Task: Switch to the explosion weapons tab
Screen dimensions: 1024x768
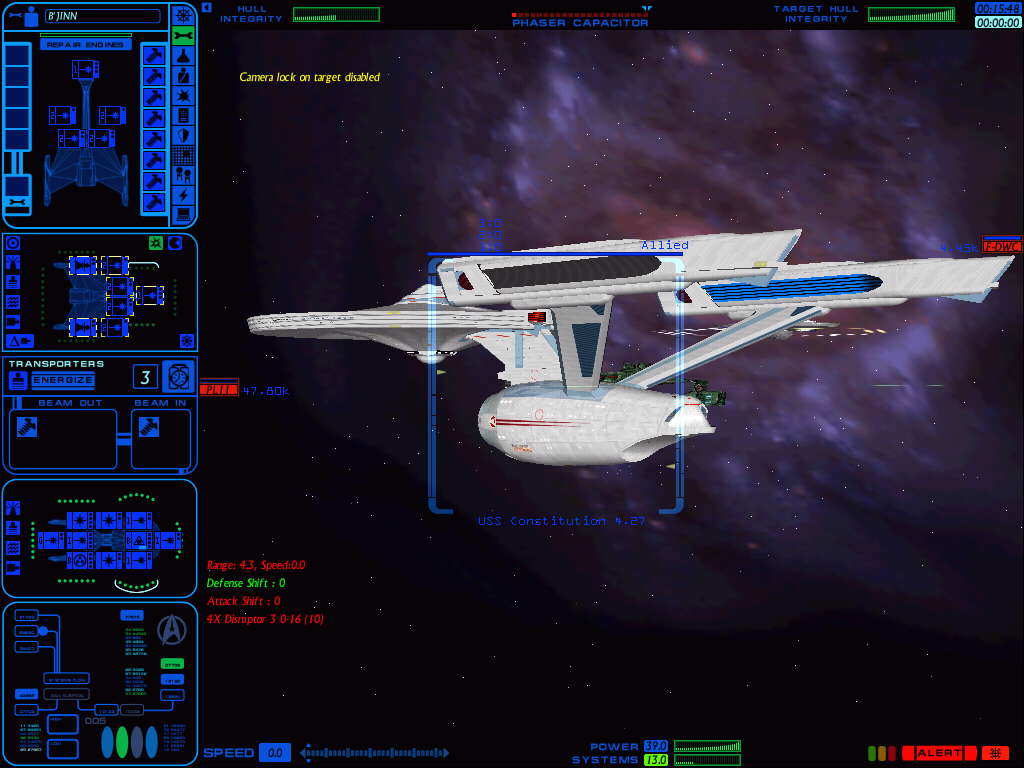Action: 183,95
